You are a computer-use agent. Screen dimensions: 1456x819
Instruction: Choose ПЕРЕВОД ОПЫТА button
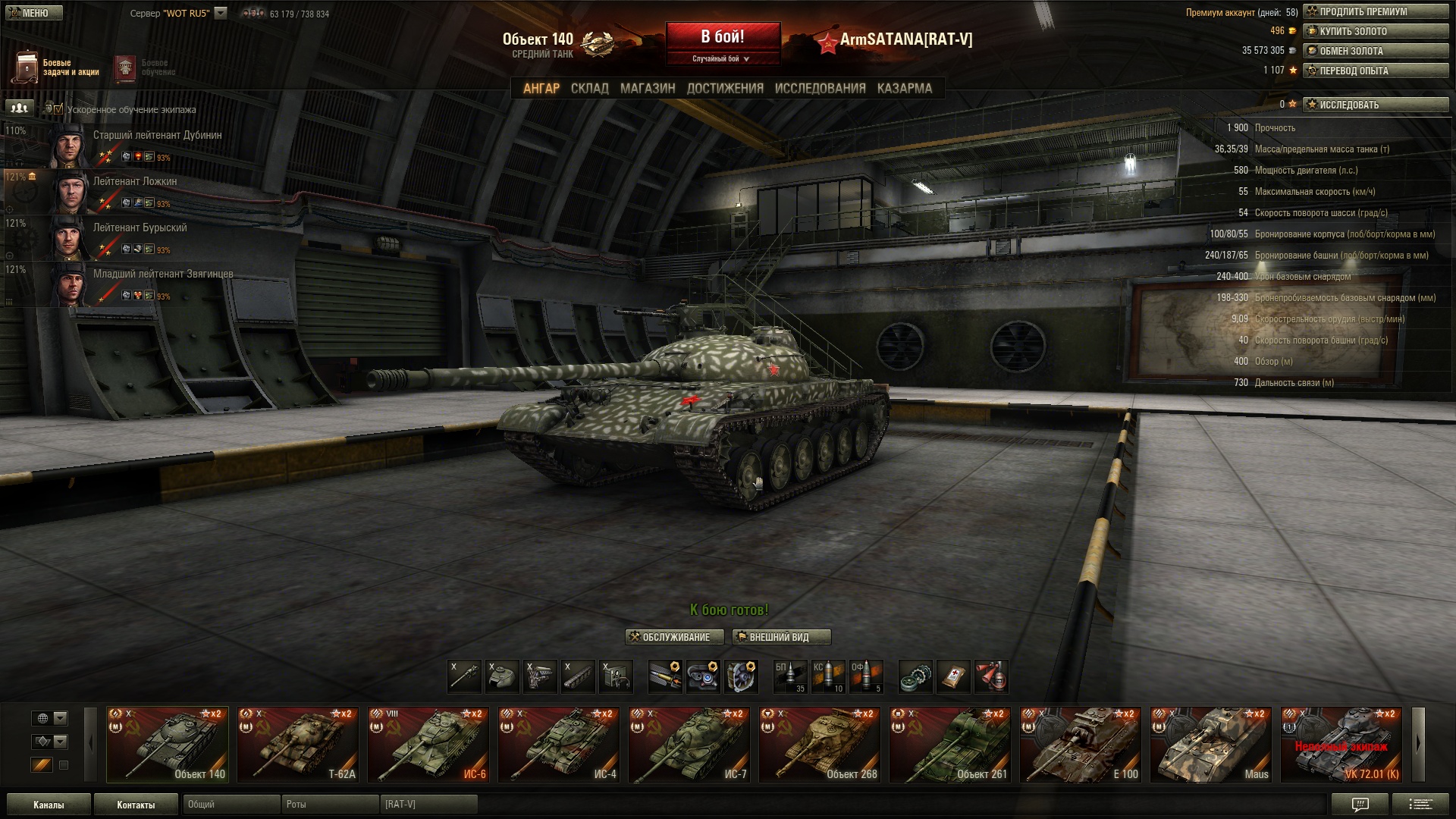coord(1376,71)
